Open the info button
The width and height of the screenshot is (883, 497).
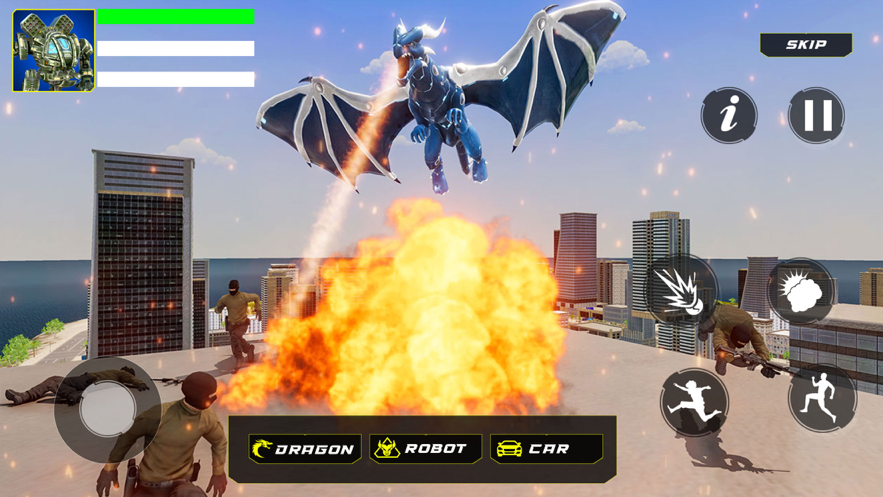click(x=729, y=116)
